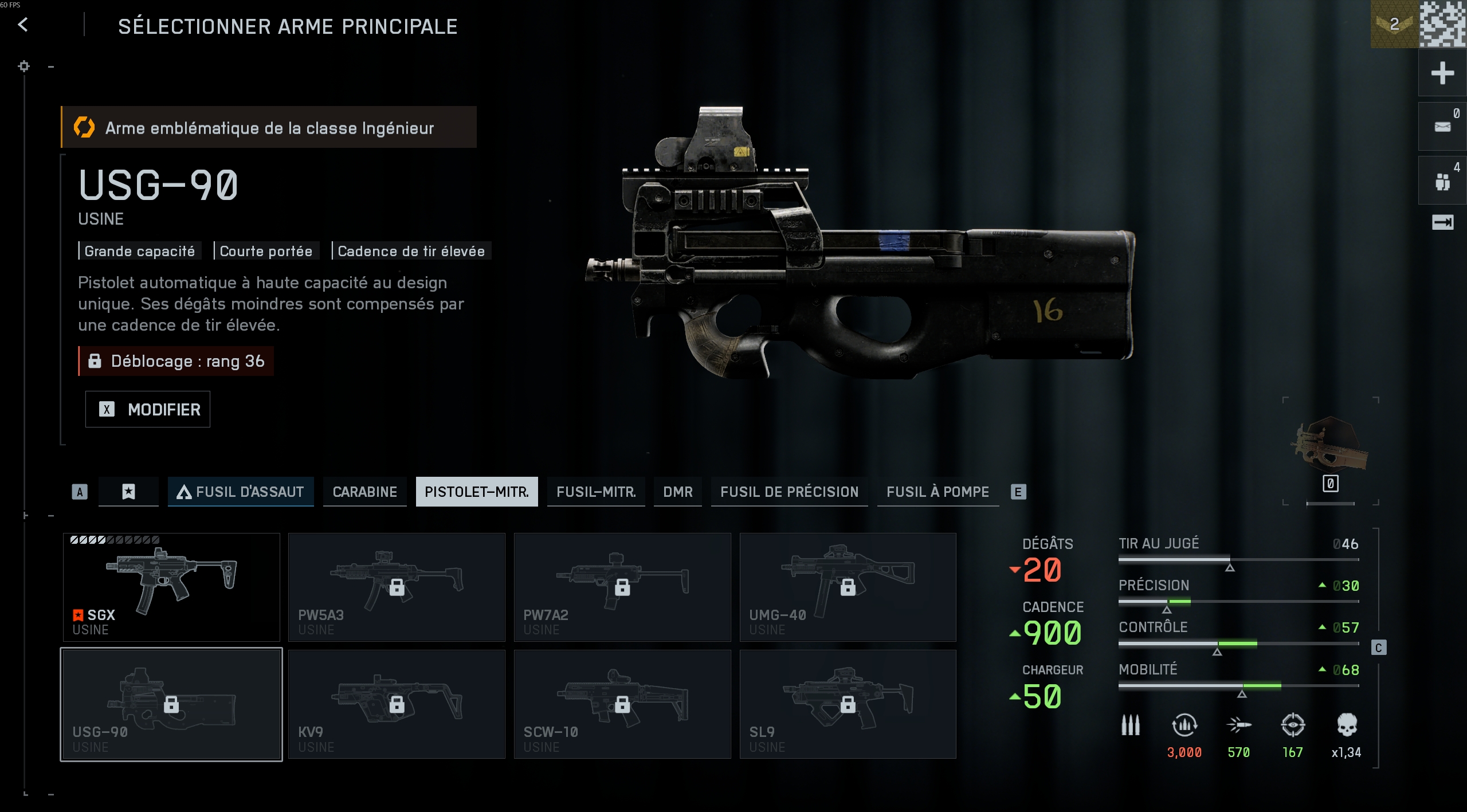This screenshot has width=1467, height=812.
Task: Click the C expander near the stats bars
Action: pyautogui.click(x=1378, y=647)
